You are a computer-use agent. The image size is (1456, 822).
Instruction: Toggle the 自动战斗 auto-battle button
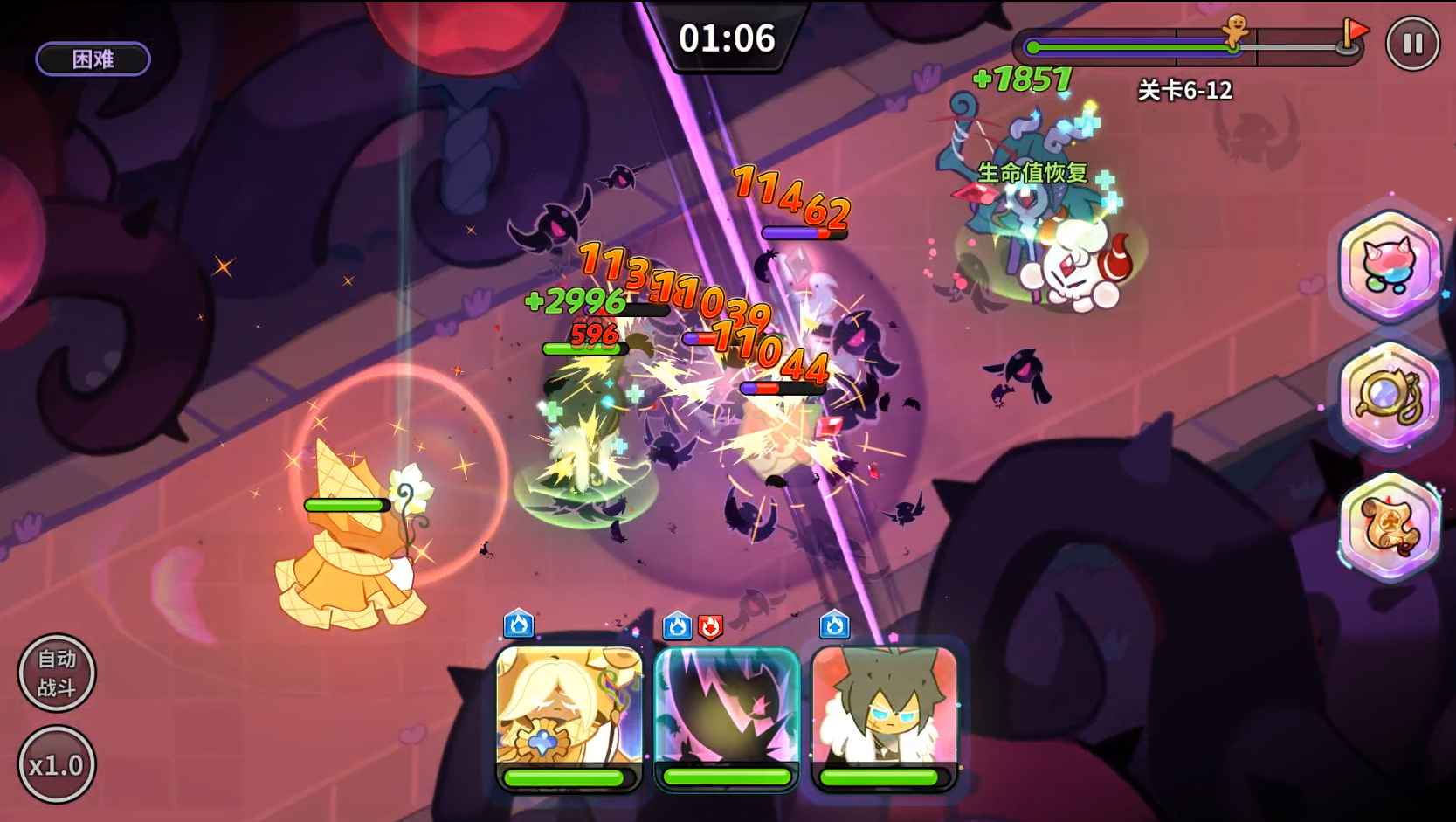(57, 673)
